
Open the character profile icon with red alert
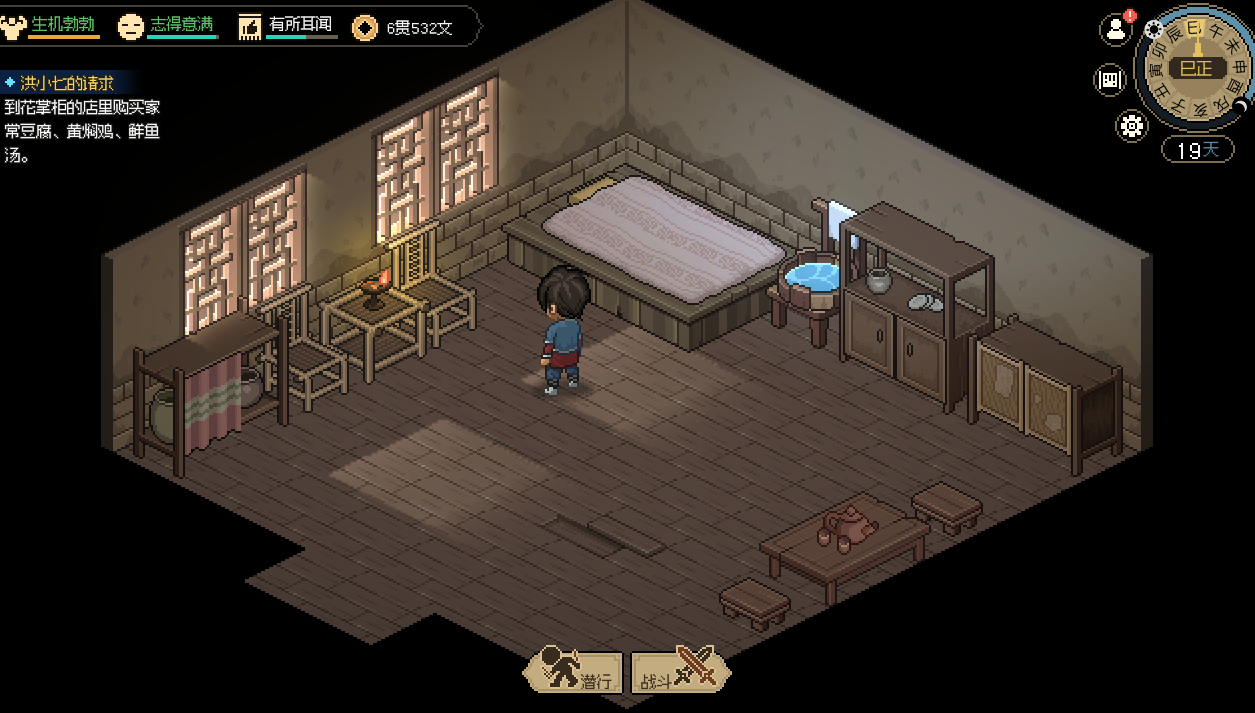[x=1115, y=29]
